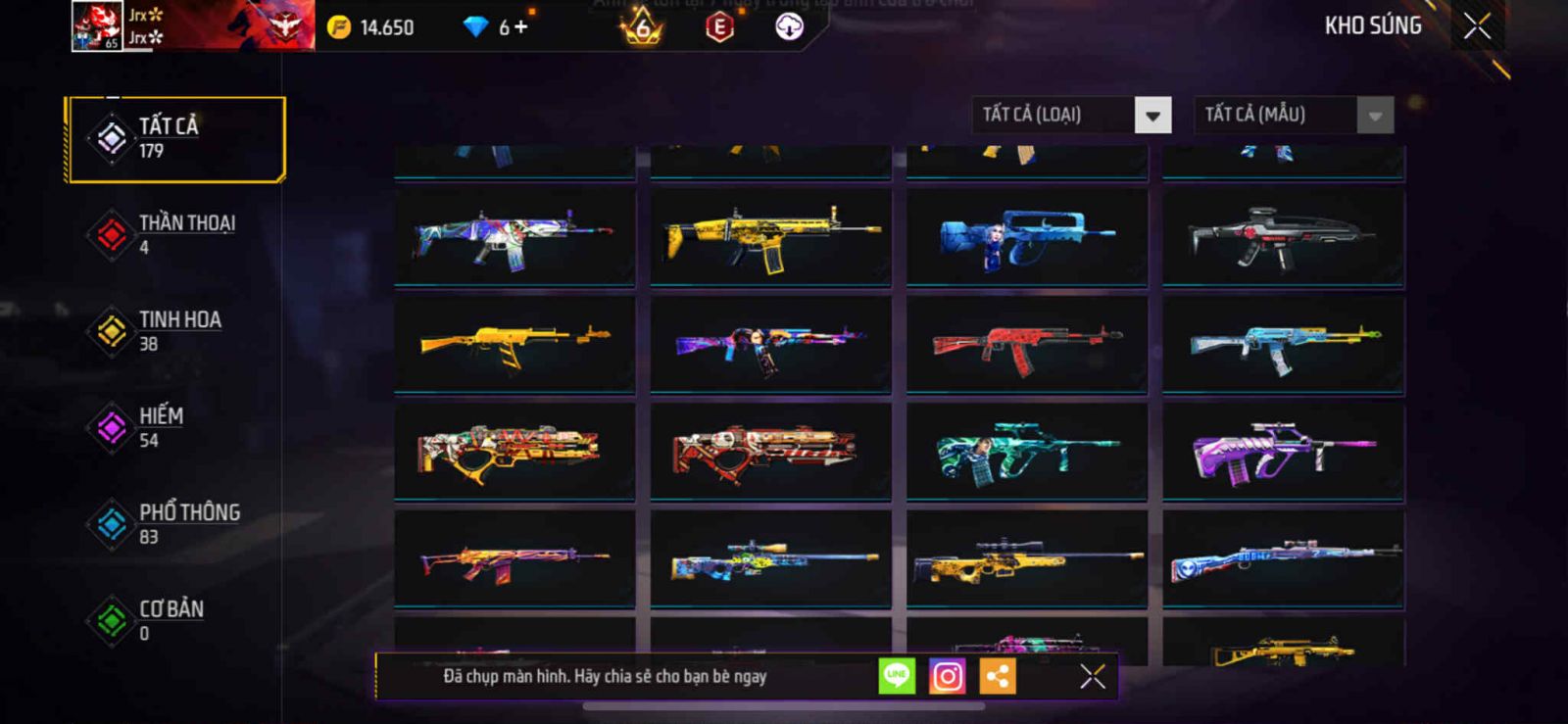Pick the red AK47 skin

(1026, 344)
